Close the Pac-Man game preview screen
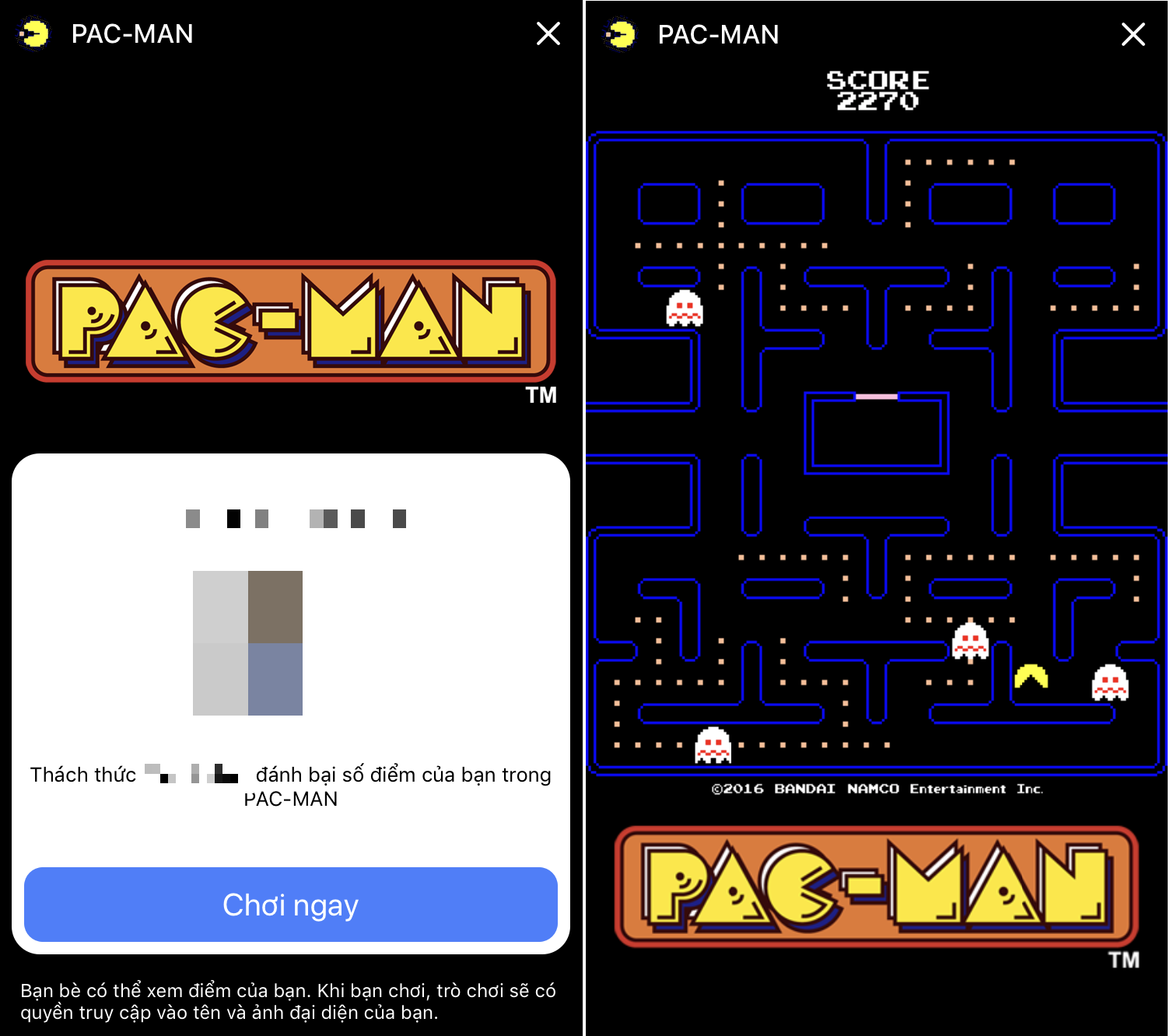1170x1036 pixels. (x=548, y=33)
